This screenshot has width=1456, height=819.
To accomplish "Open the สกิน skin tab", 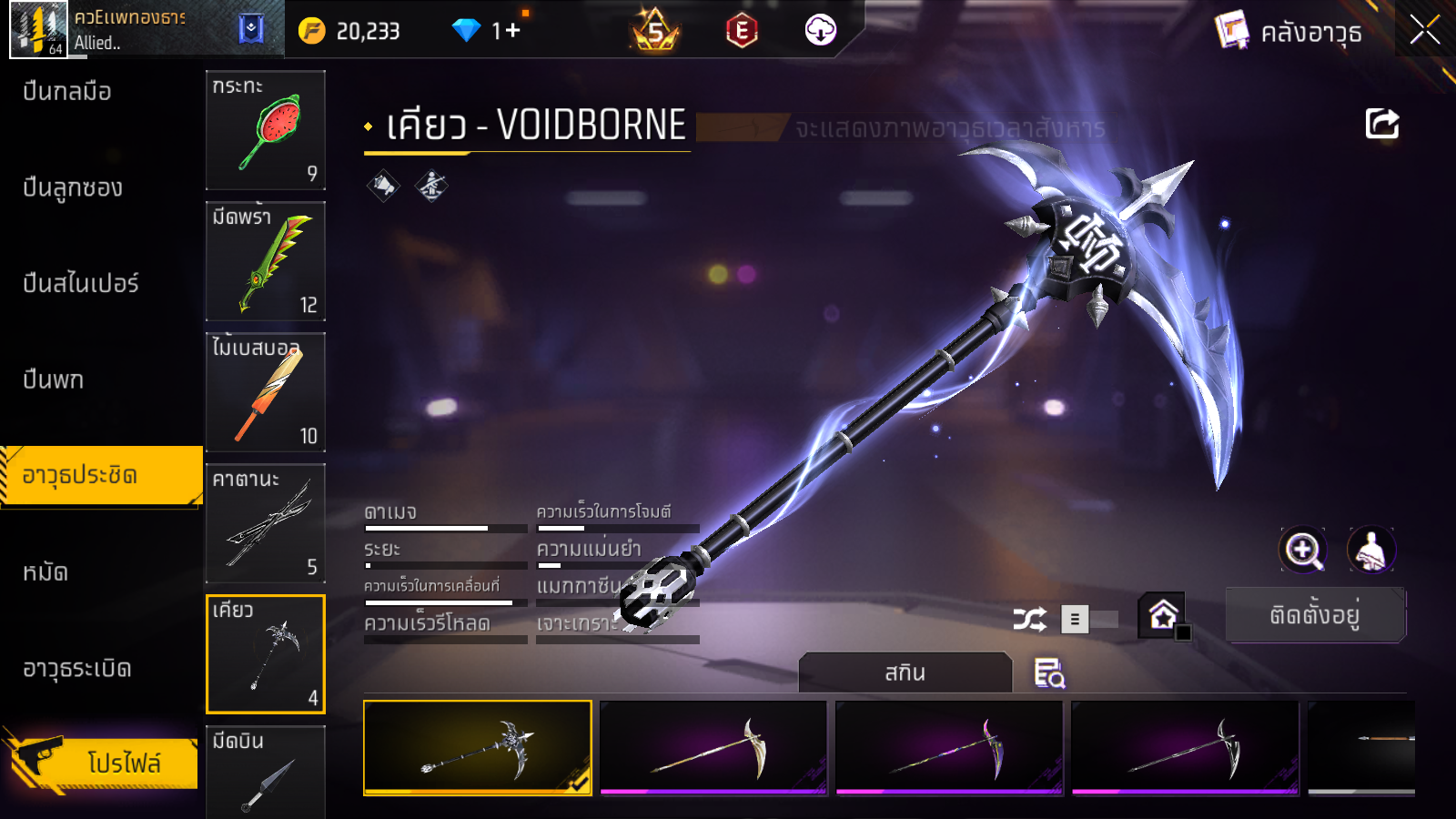I will [905, 672].
